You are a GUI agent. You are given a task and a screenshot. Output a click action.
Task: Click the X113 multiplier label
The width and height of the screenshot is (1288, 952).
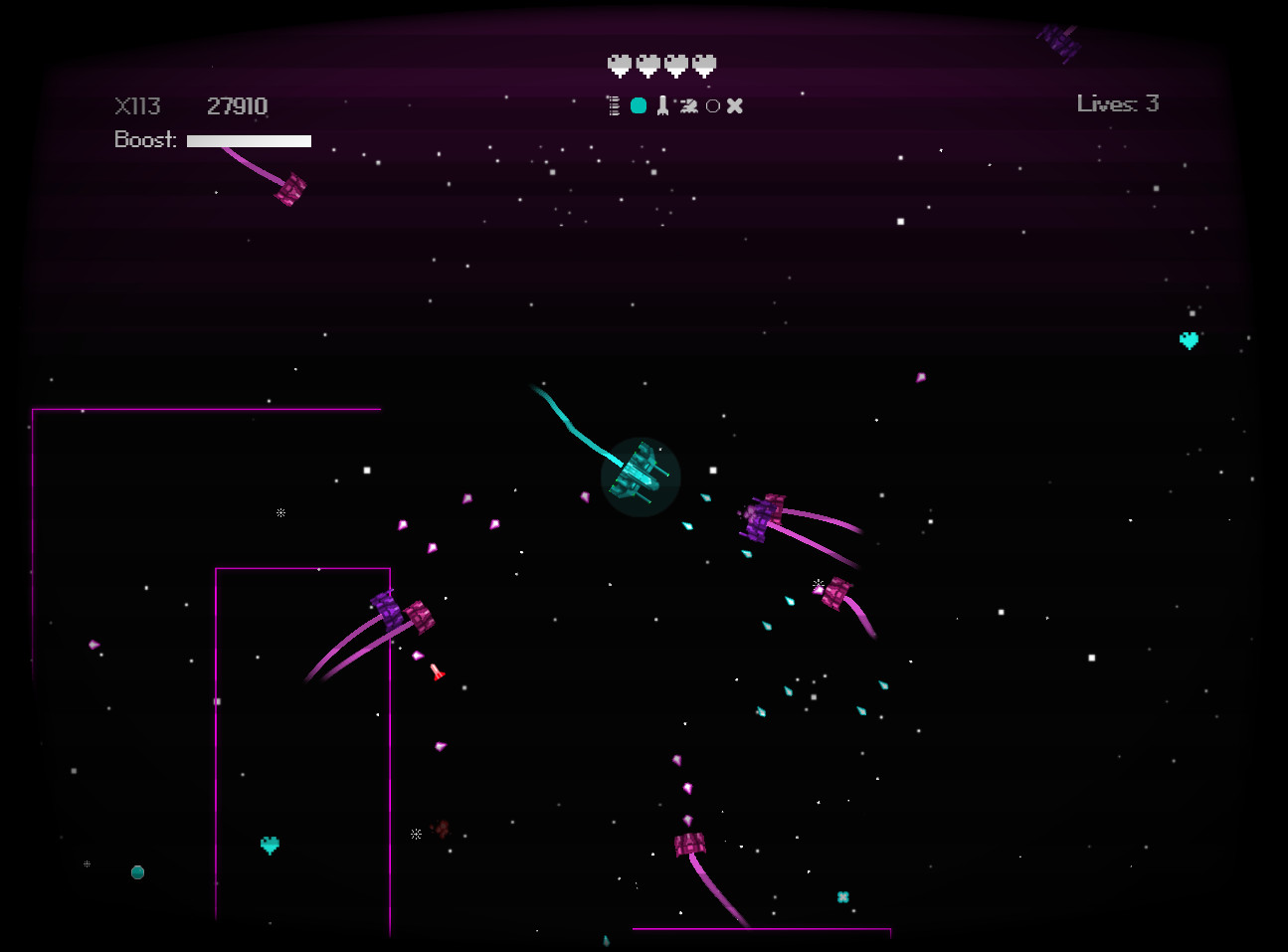tap(137, 104)
